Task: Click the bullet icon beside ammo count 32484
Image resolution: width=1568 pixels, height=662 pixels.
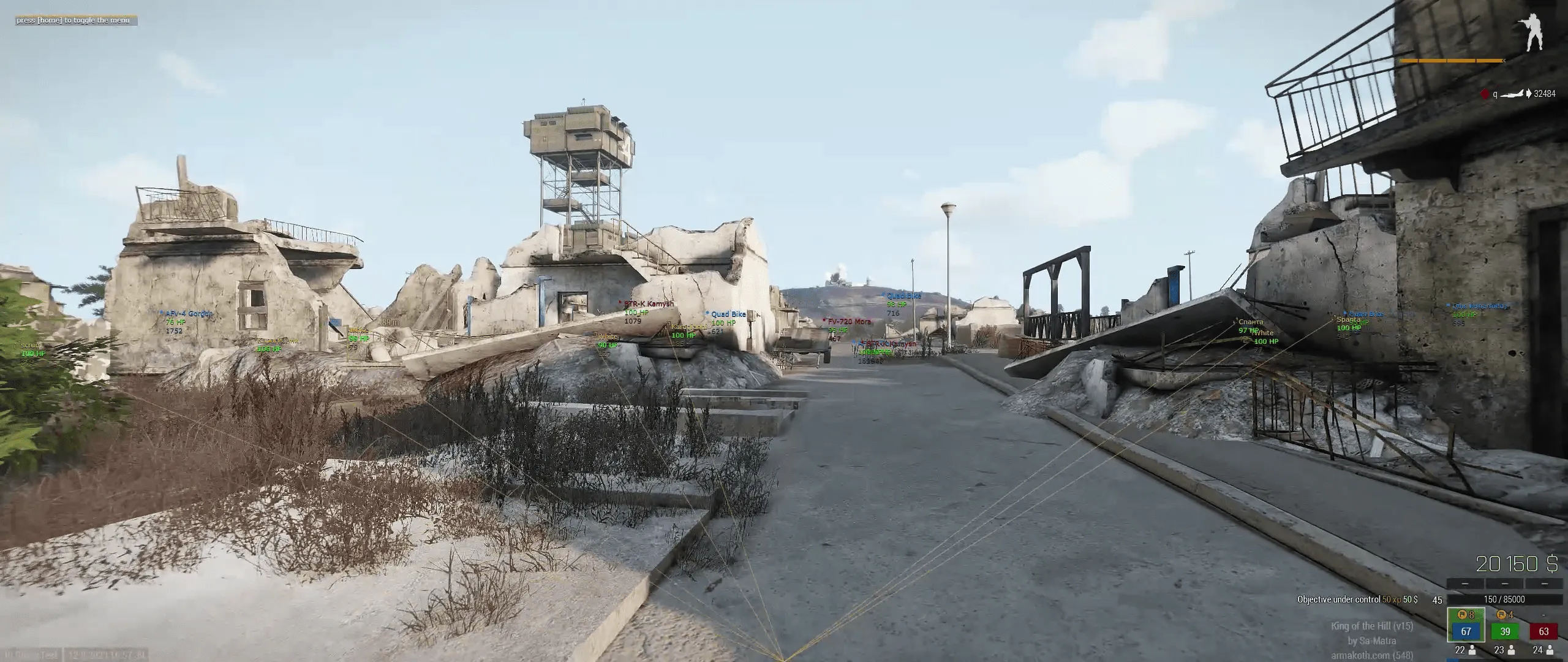Action: pyautogui.click(x=1529, y=93)
